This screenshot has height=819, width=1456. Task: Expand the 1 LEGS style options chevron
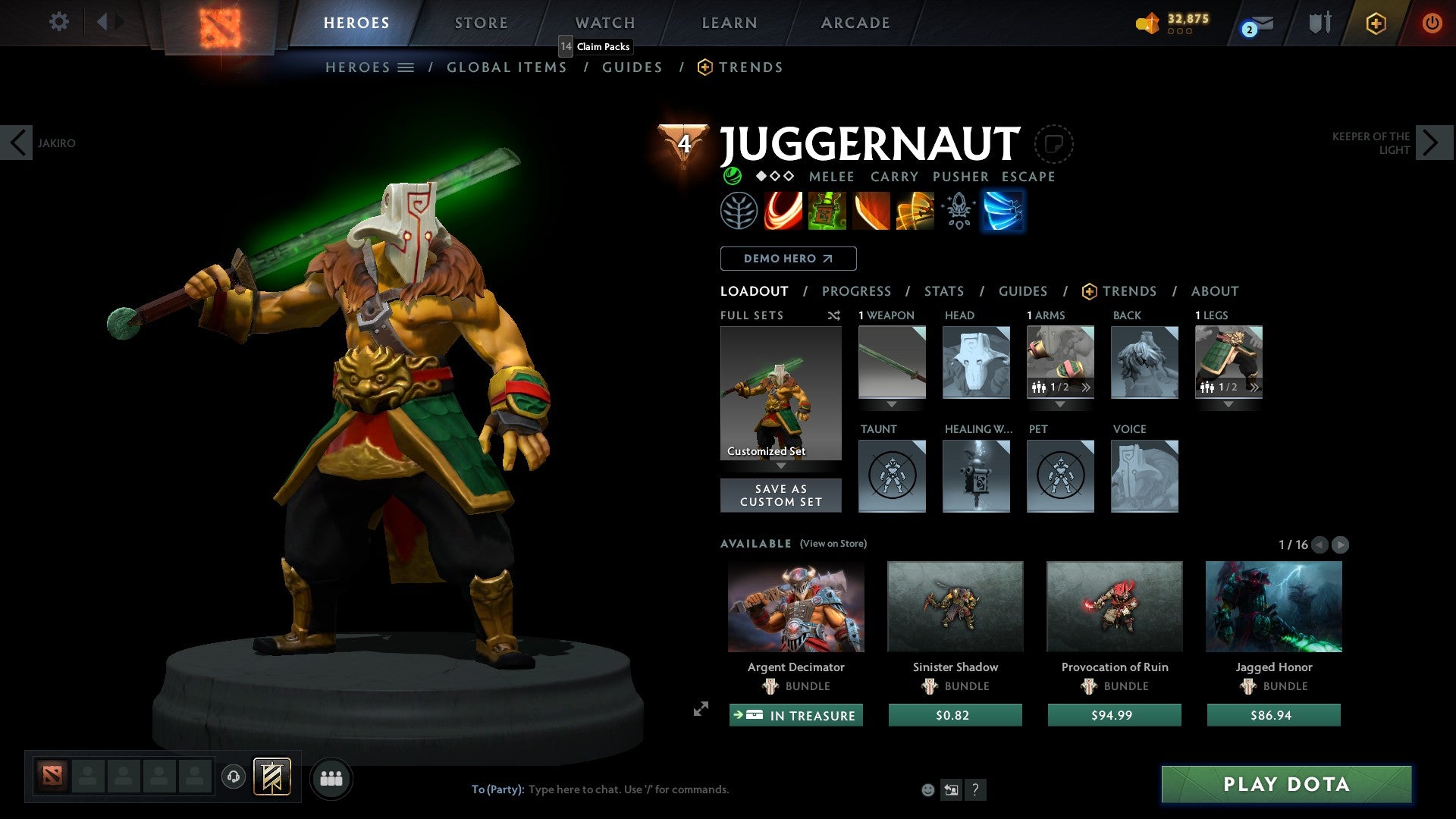[1255, 387]
